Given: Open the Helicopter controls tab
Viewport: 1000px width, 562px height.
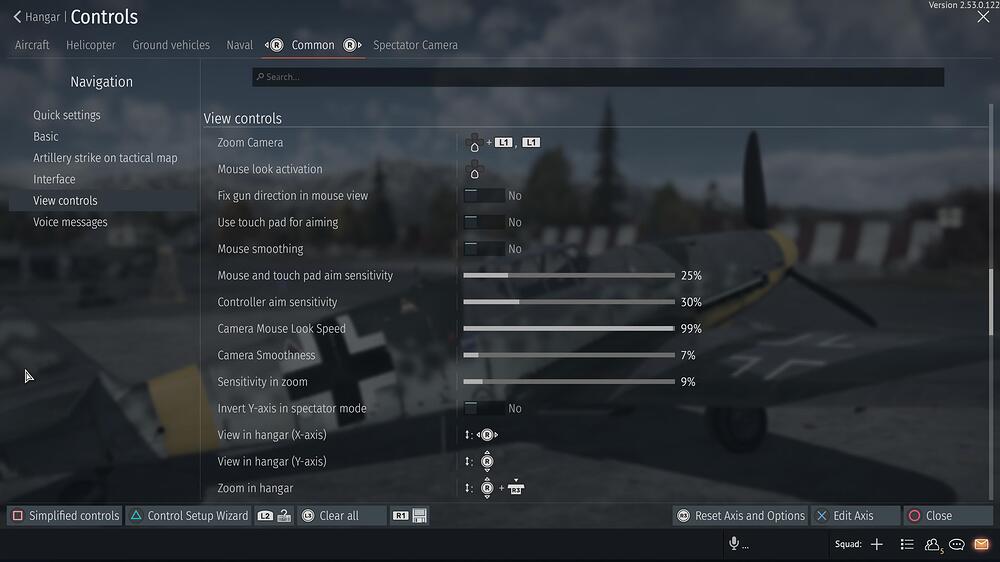Looking at the screenshot, I should [91, 45].
